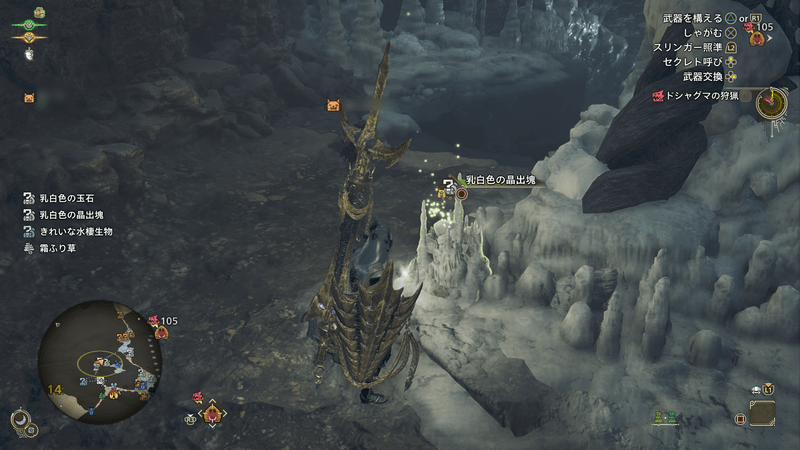This screenshot has width=800, height=450.
Task: Click the quest timer clock dial
Action: [x=770, y=102]
